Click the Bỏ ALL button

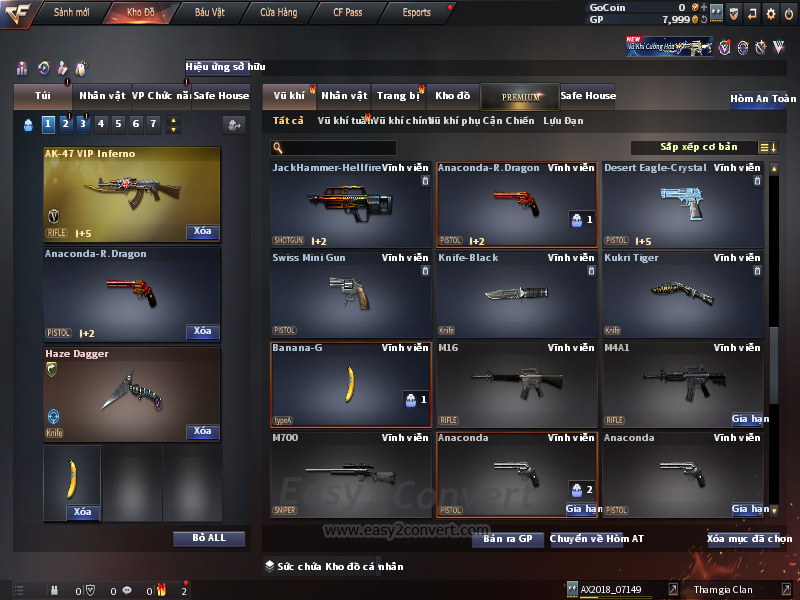[x=209, y=538]
